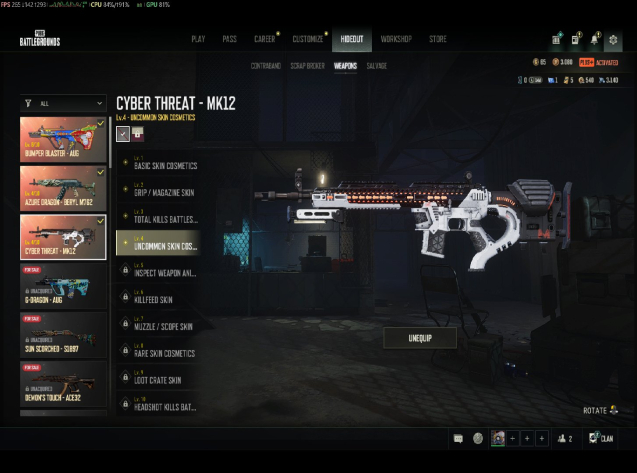Open the Play menu
Viewport: 637px width, 473px height.
tap(198, 39)
